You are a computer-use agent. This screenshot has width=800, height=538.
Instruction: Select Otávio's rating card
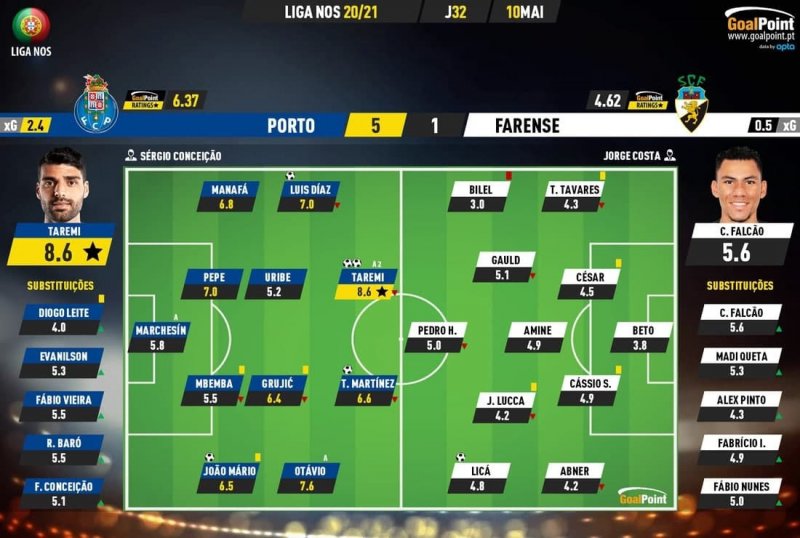click(x=309, y=478)
